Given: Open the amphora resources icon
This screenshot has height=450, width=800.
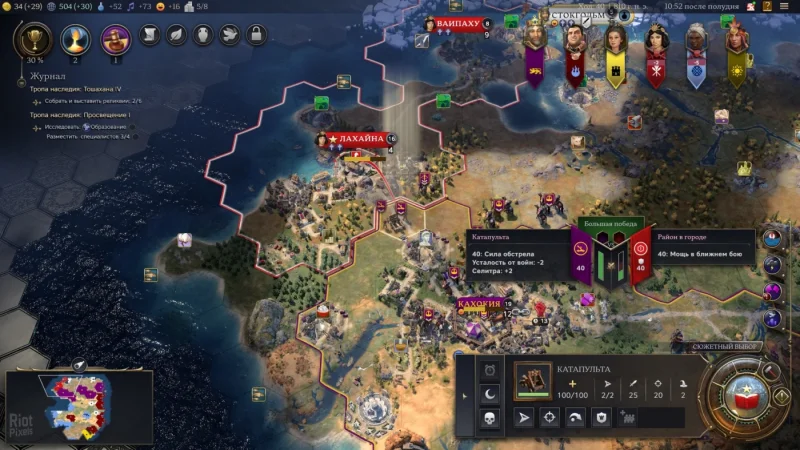Looking at the screenshot, I should pyautogui.click(x=203, y=35).
